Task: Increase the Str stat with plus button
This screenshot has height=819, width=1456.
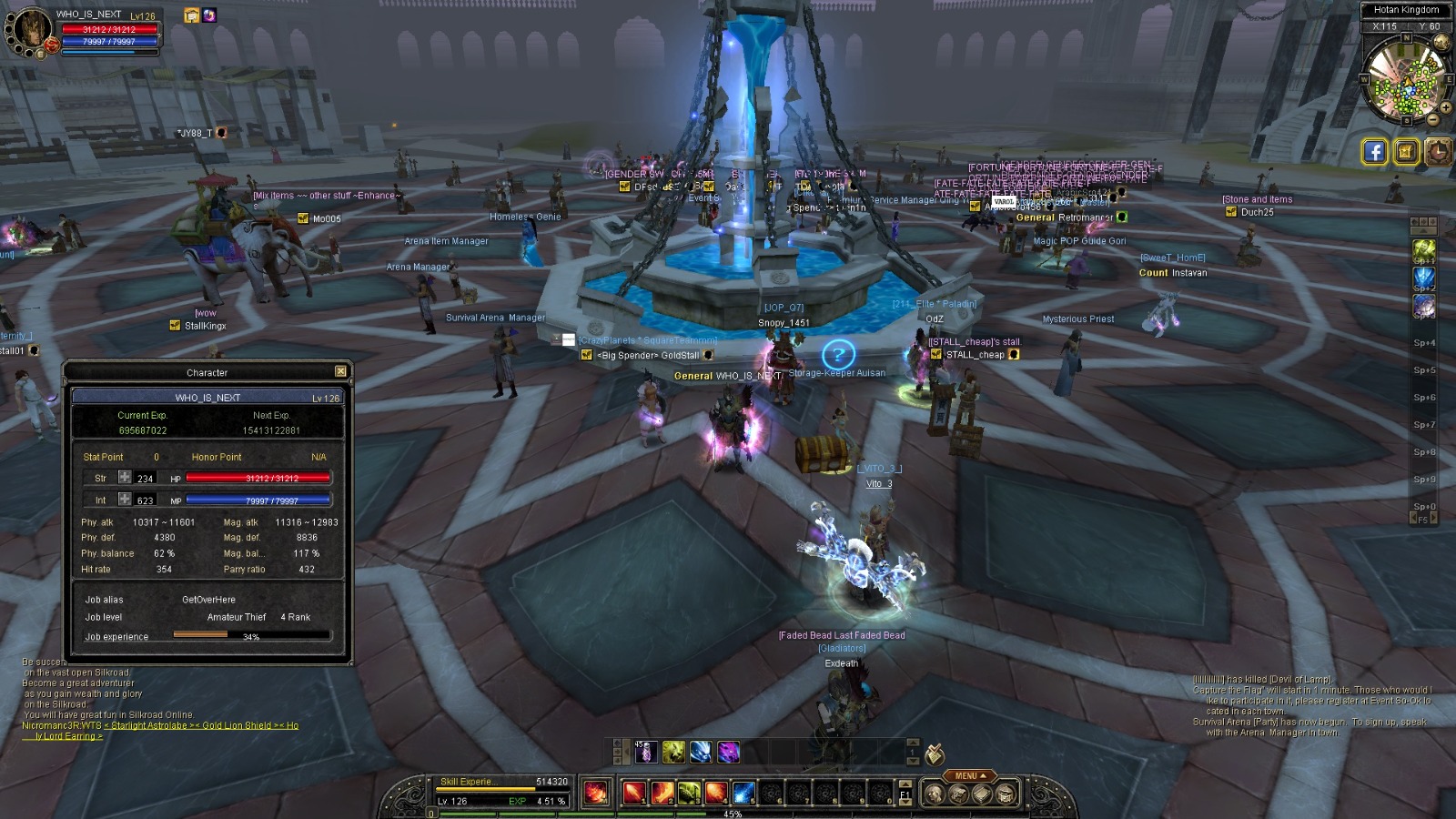Action: click(125, 477)
